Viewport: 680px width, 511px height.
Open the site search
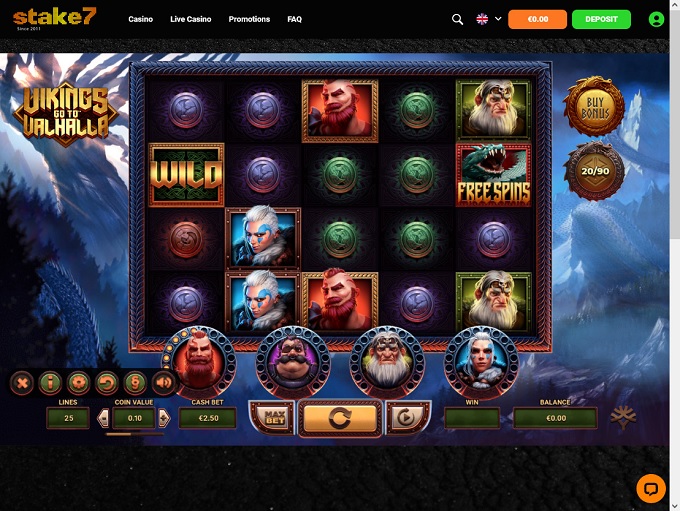458,19
